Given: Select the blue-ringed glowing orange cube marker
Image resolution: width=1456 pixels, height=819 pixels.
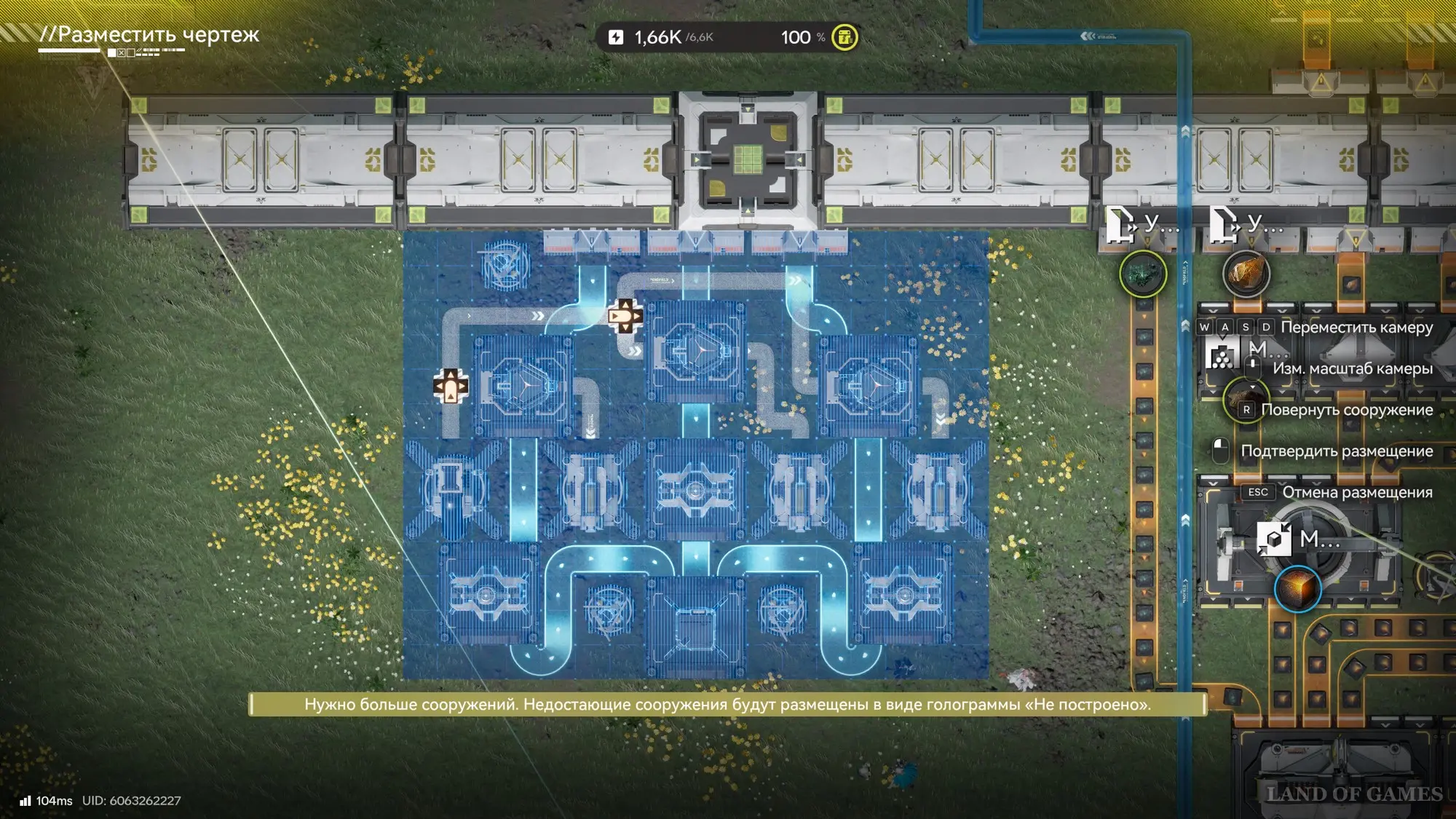Looking at the screenshot, I should 1297,588.
